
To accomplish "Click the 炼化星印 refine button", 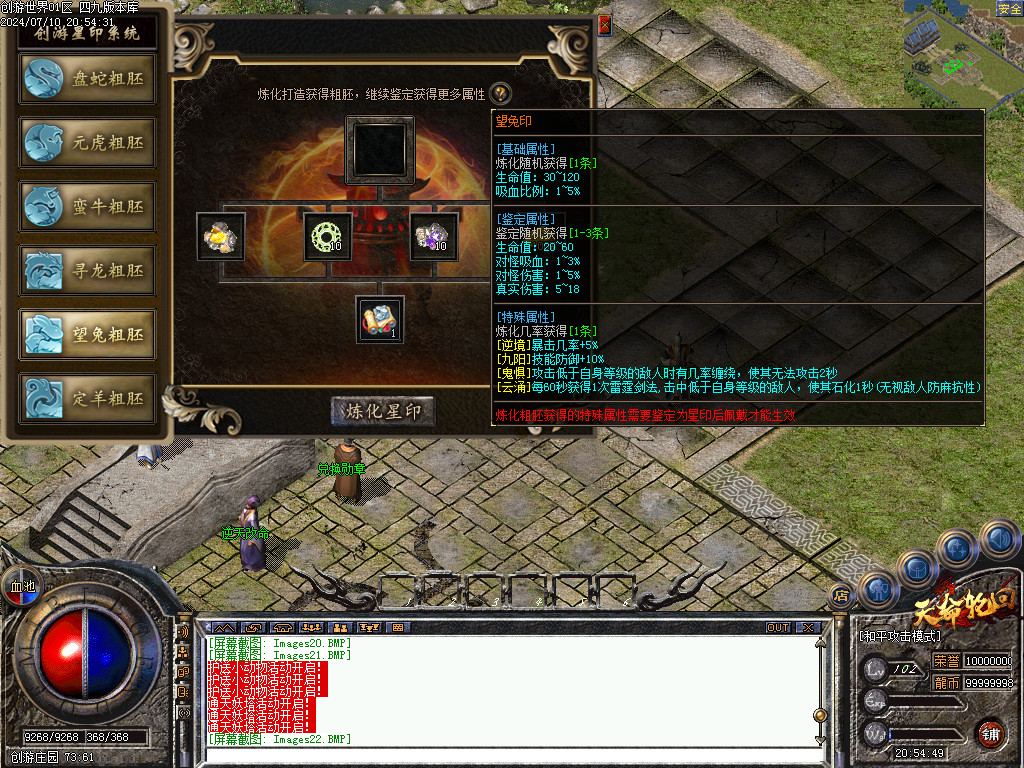I will pos(383,411).
